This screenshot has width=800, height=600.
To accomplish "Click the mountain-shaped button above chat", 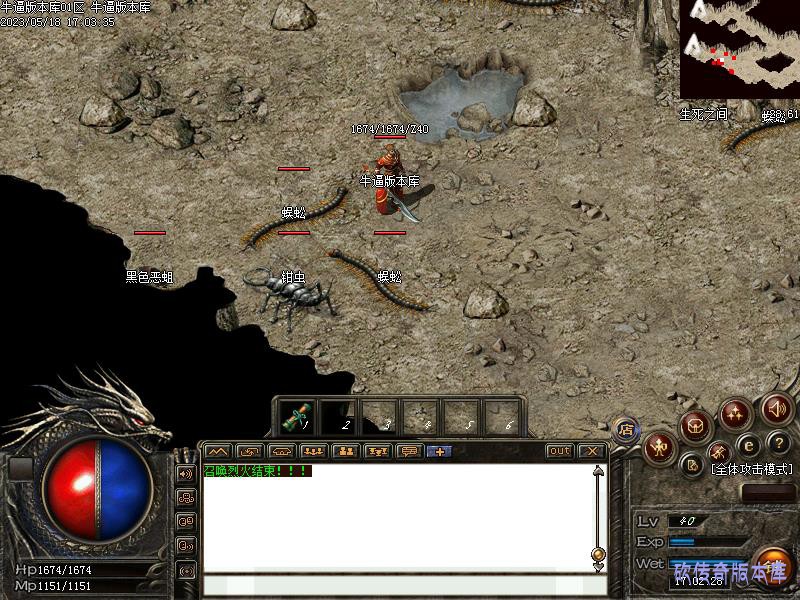I will point(218,451).
